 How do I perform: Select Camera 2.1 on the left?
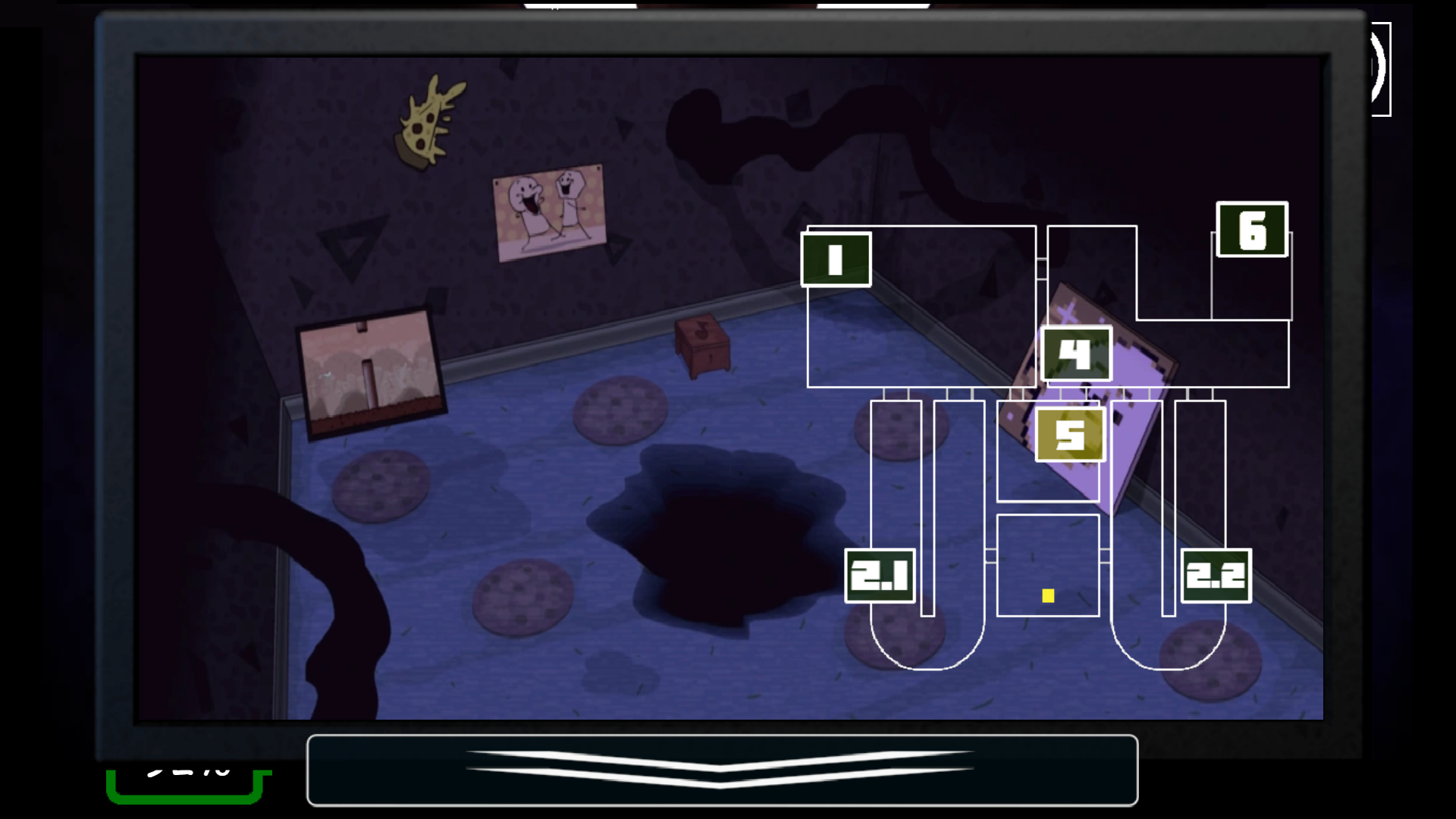coord(881,575)
